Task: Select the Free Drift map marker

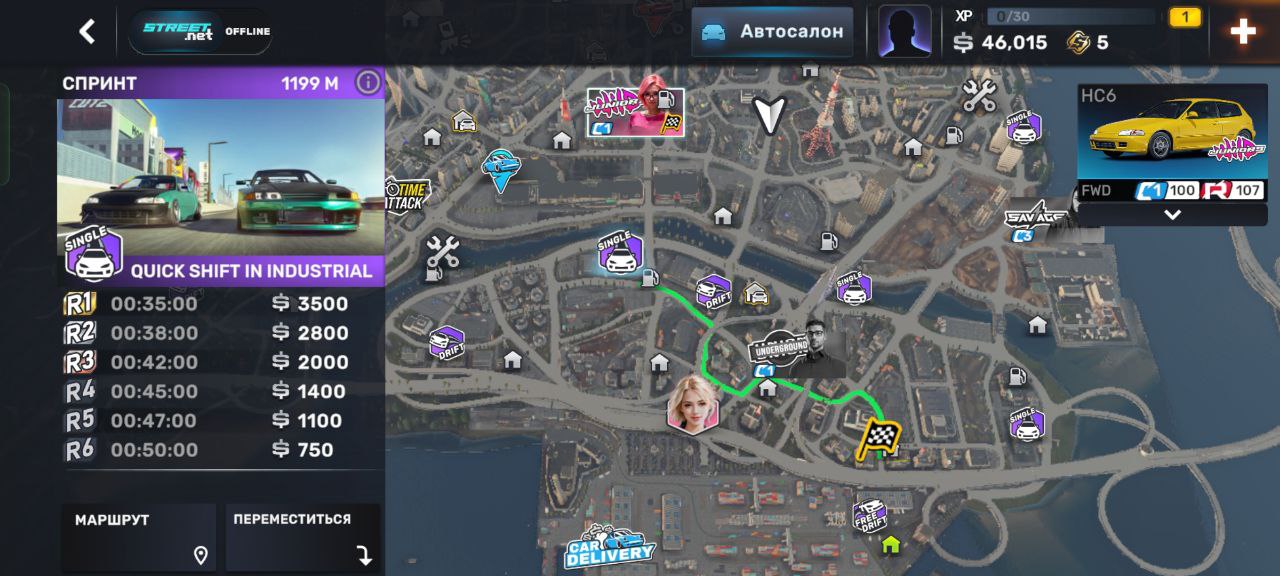Action: [x=870, y=515]
